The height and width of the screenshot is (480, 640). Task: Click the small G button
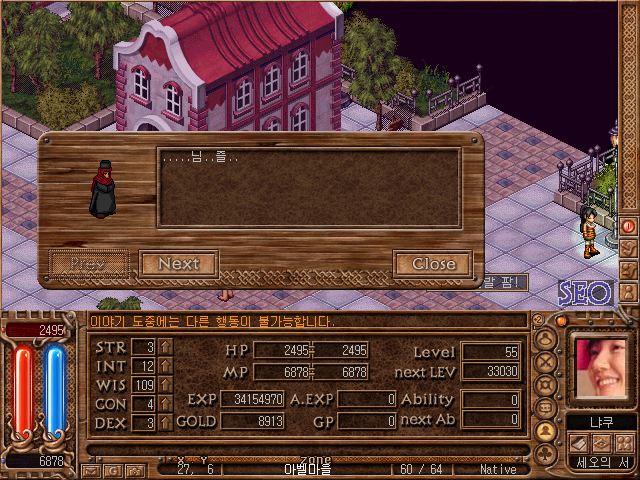[112, 470]
